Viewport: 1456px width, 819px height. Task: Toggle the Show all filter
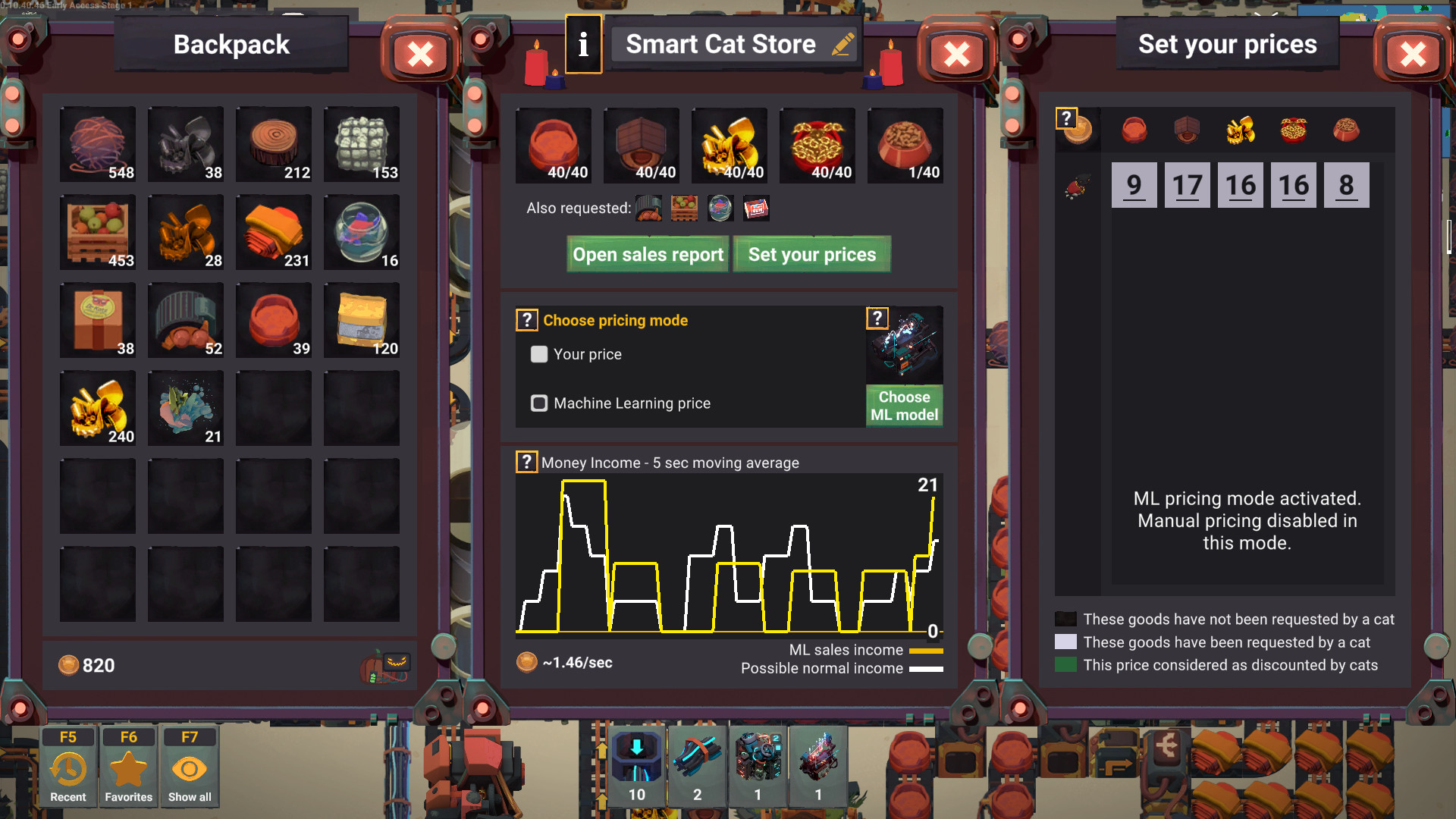tap(190, 766)
